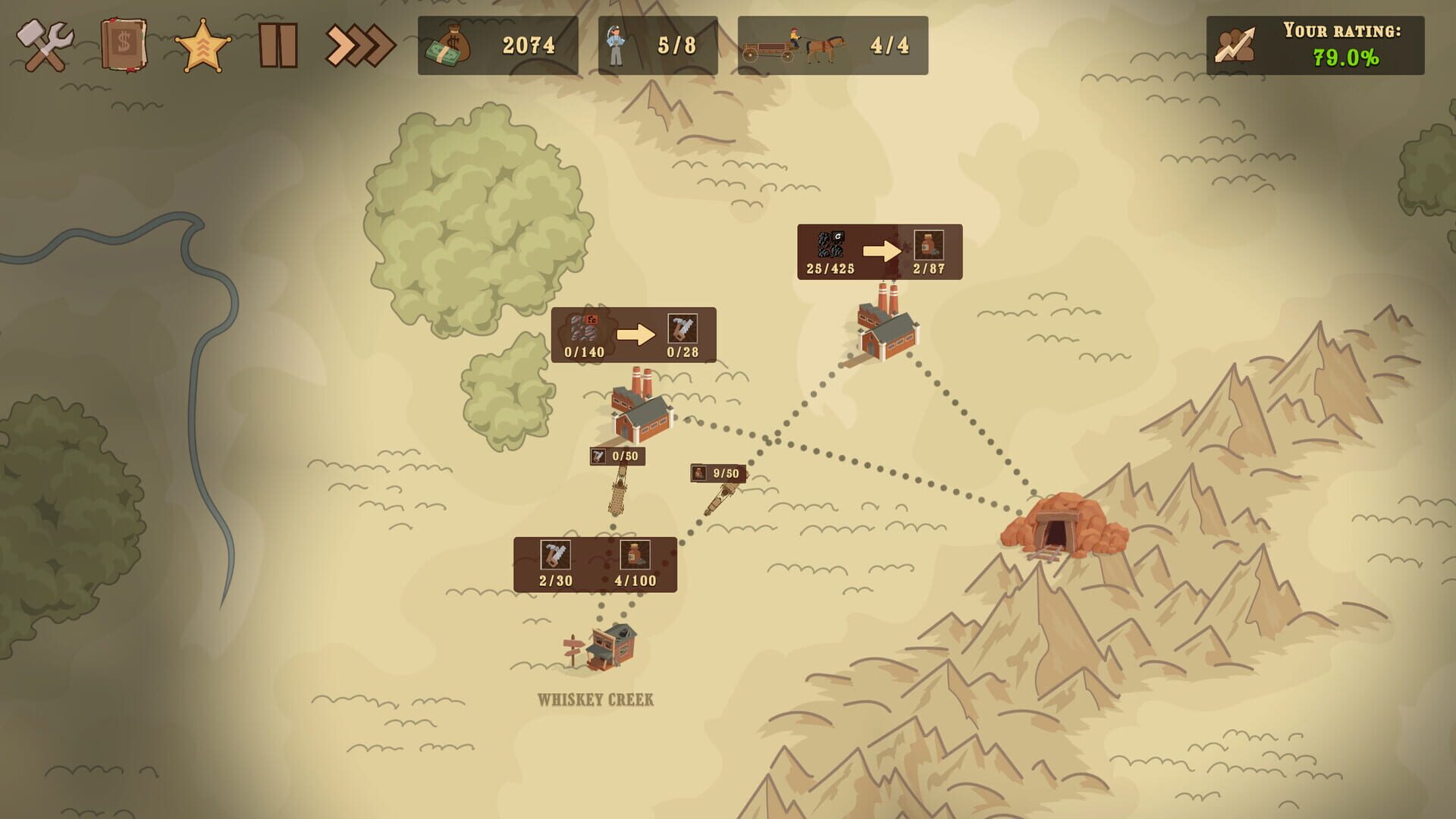Image resolution: width=1456 pixels, height=819 pixels.
Task: Select the coal pile icon on the factory panel
Action: pos(830,244)
